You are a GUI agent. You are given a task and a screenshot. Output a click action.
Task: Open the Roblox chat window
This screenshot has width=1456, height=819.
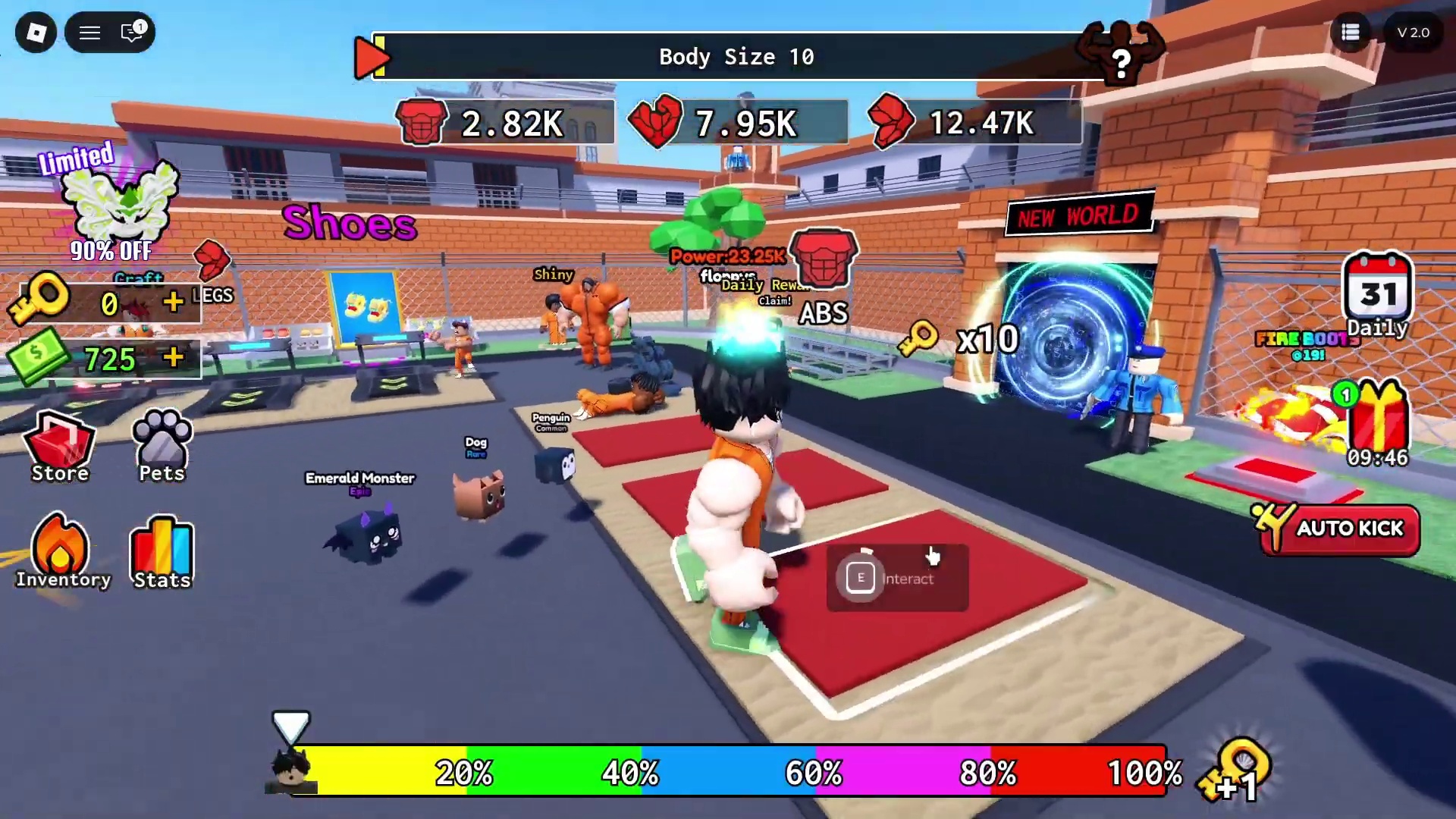(132, 33)
